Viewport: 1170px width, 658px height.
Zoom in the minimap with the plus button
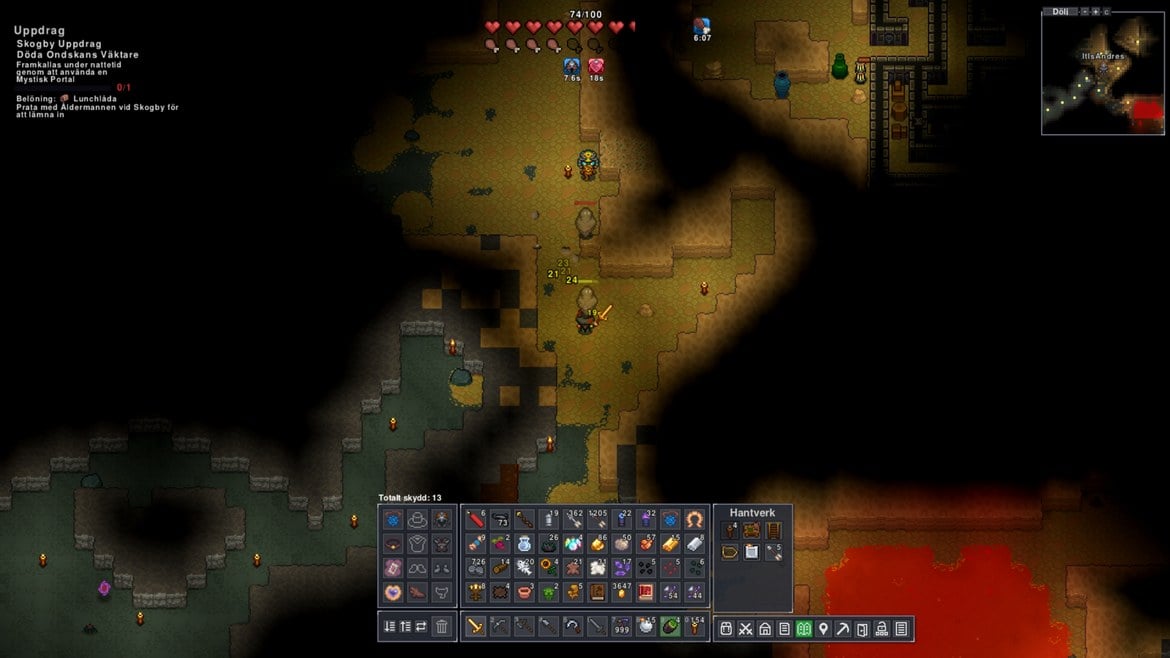(x=1094, y=11)
